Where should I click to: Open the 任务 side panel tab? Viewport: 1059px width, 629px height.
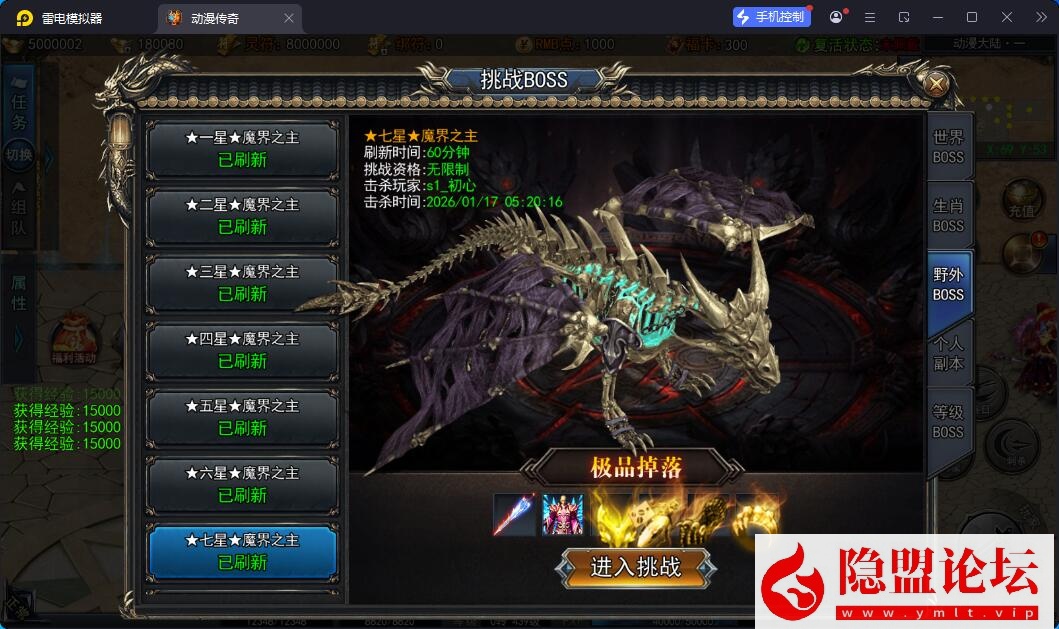(x=19, y=110)
